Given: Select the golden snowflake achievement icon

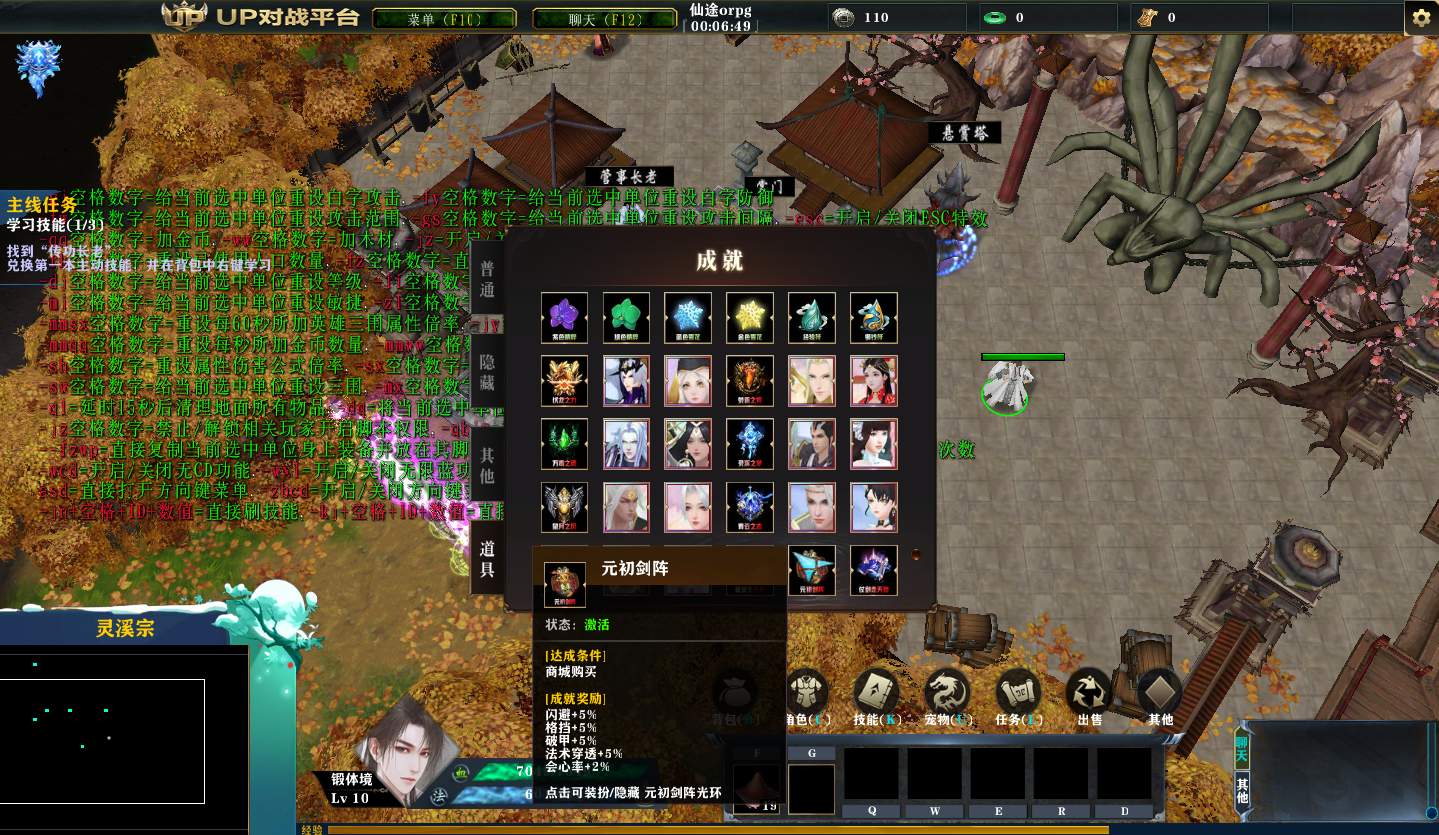Looking at the screenshot, I should coord(750,318).
